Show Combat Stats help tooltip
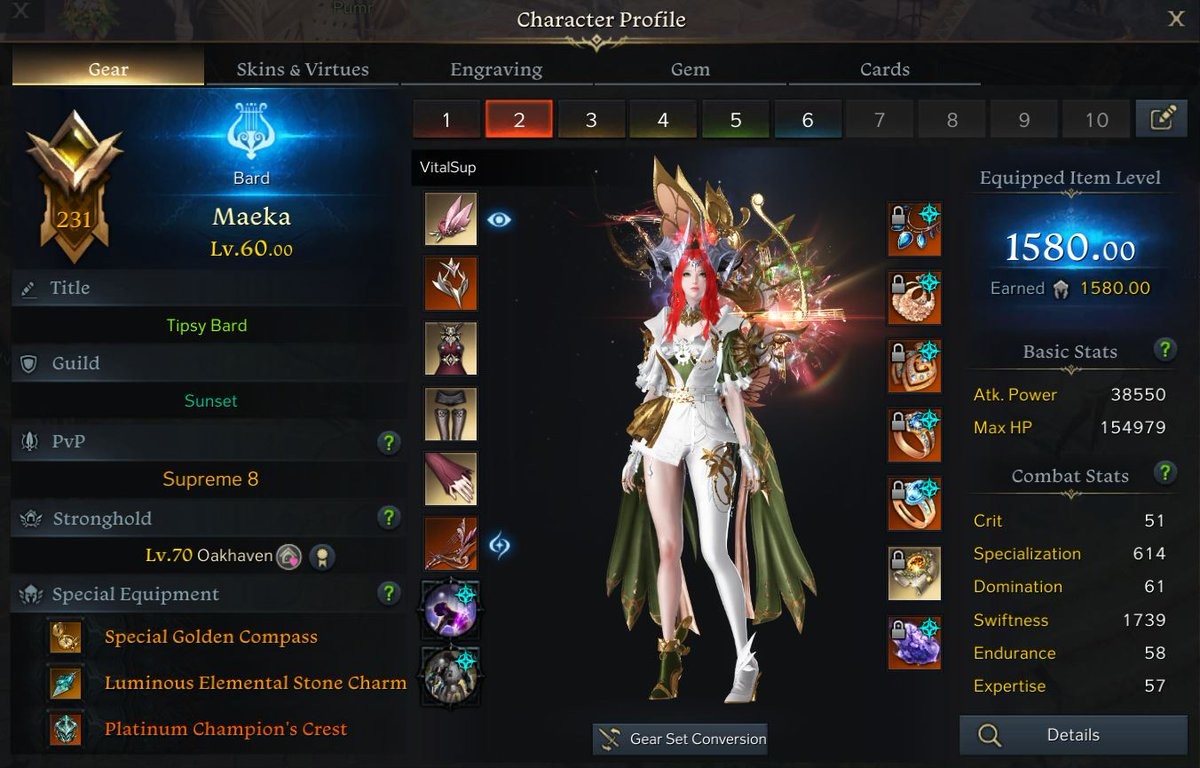The height and width of the screenshot is (768, 1200). [x=1164, y=472]
